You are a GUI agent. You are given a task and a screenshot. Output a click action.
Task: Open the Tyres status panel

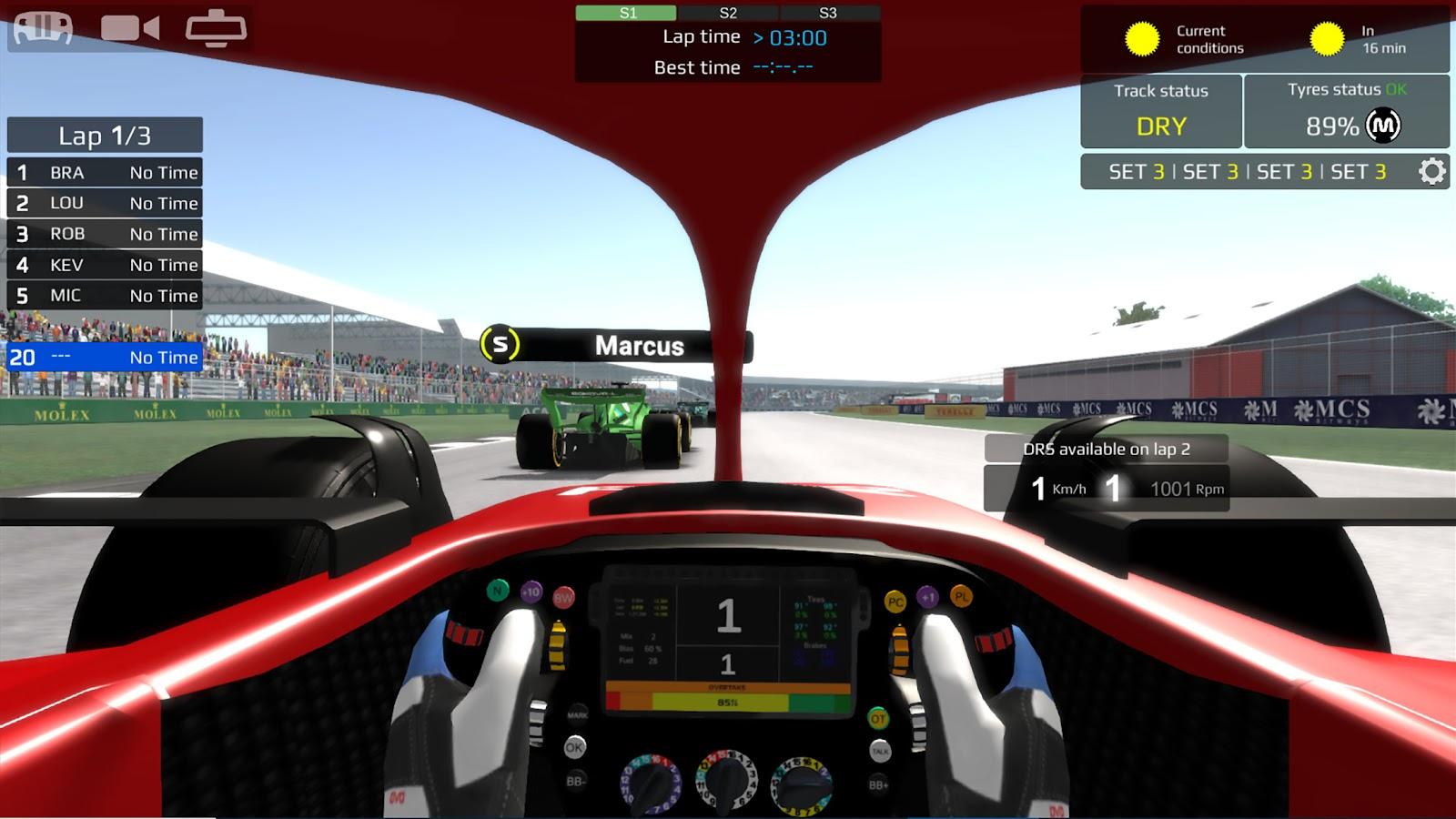point(1346,111)
